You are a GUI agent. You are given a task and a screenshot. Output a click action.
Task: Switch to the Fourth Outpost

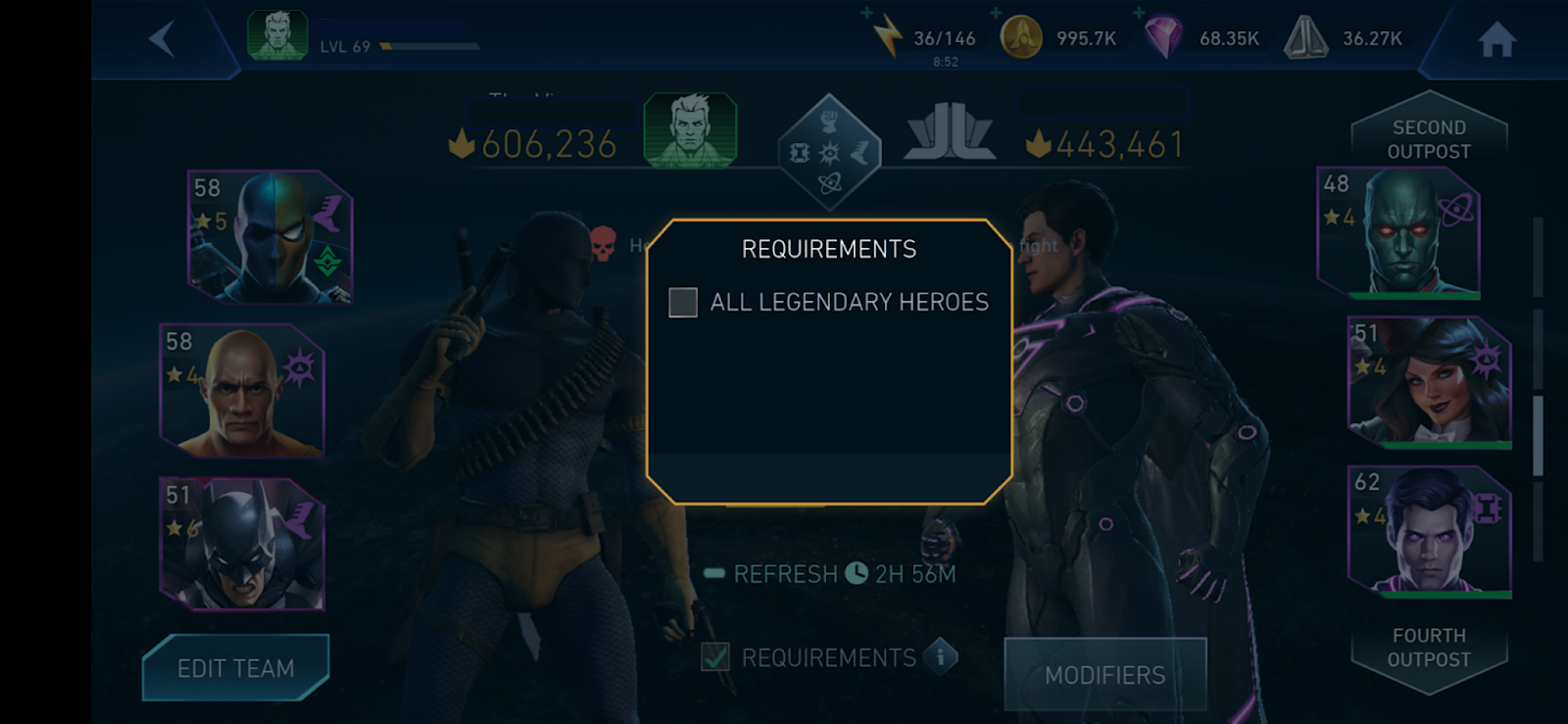pos(1429,648)
